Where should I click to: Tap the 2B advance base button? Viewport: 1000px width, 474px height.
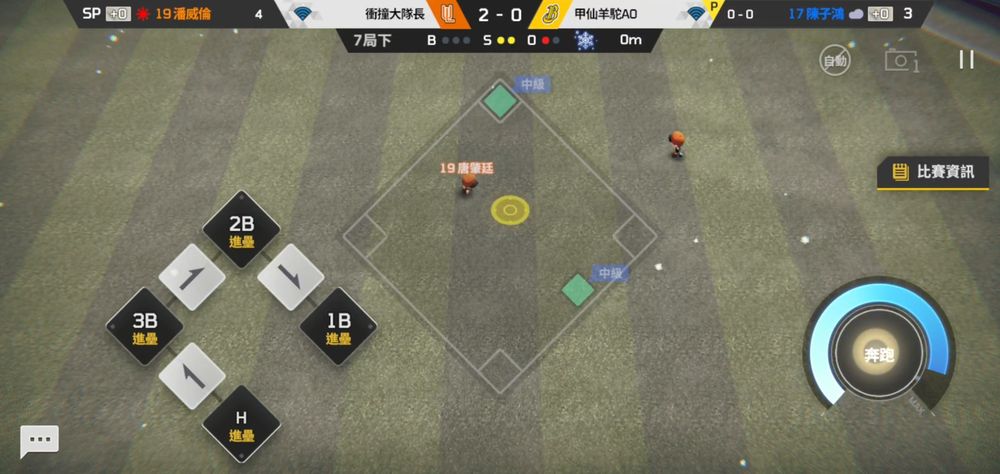(241, 229)
